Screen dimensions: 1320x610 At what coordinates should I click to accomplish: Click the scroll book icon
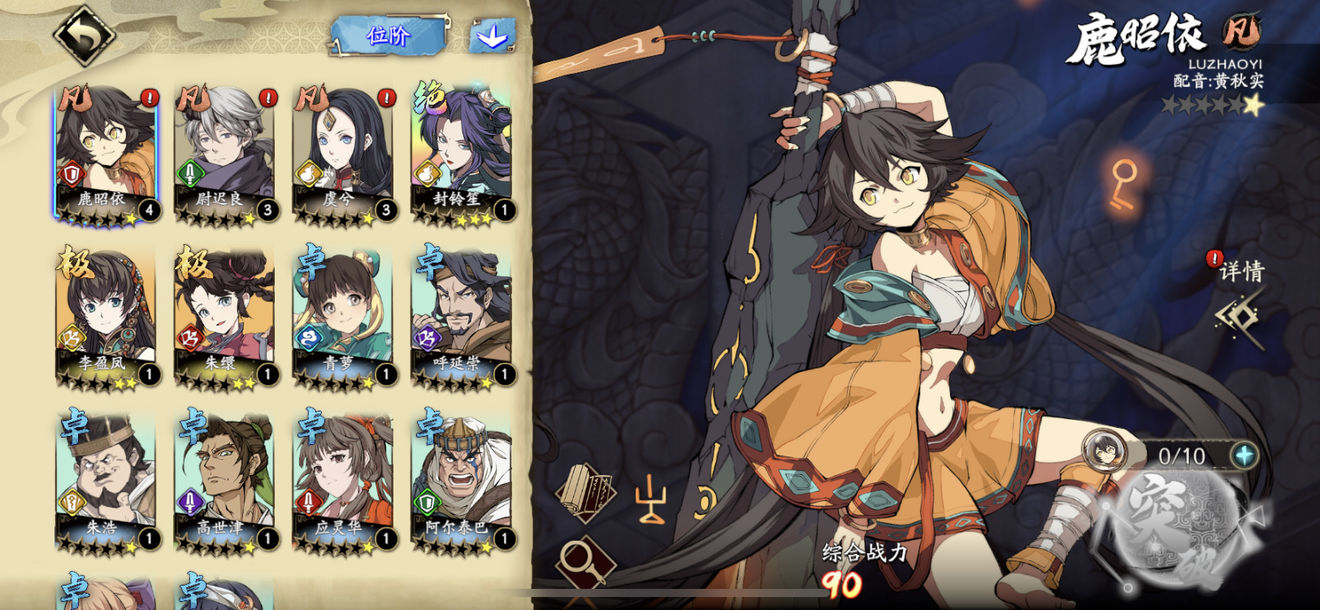pos(586,492)
